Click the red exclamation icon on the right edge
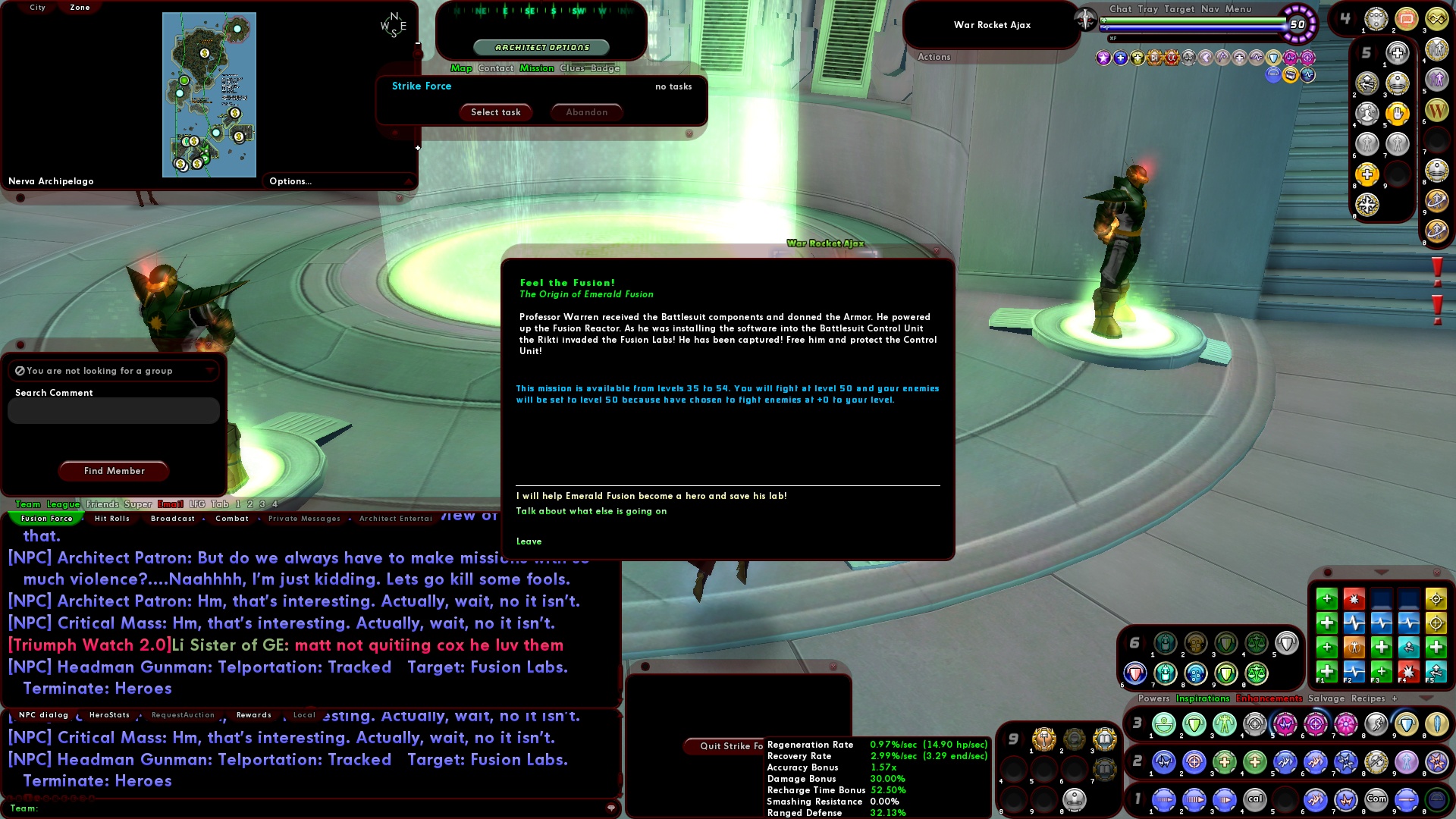1456x819 pixels. tap(1438, 265)
